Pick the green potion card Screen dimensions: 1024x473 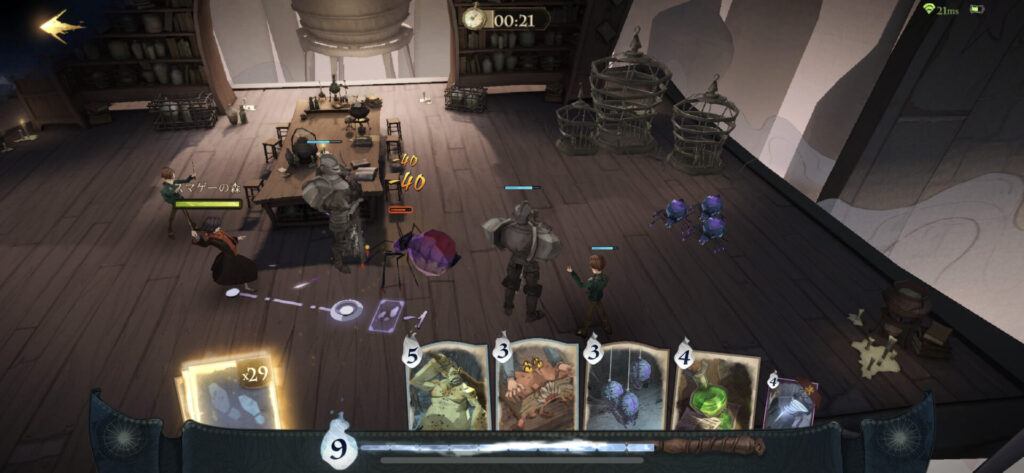[x=716, y=390]
